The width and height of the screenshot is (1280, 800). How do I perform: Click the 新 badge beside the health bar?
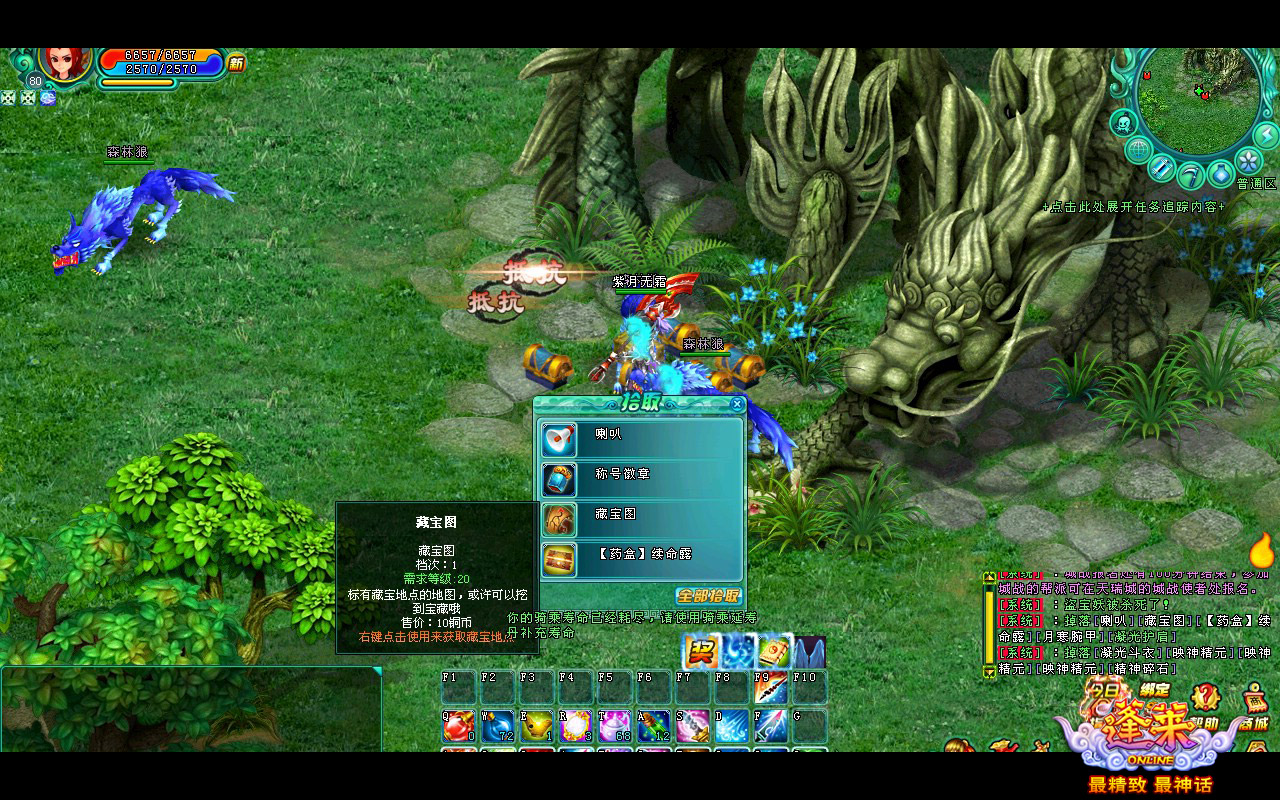pyautogui.click(x=236, y=63)
